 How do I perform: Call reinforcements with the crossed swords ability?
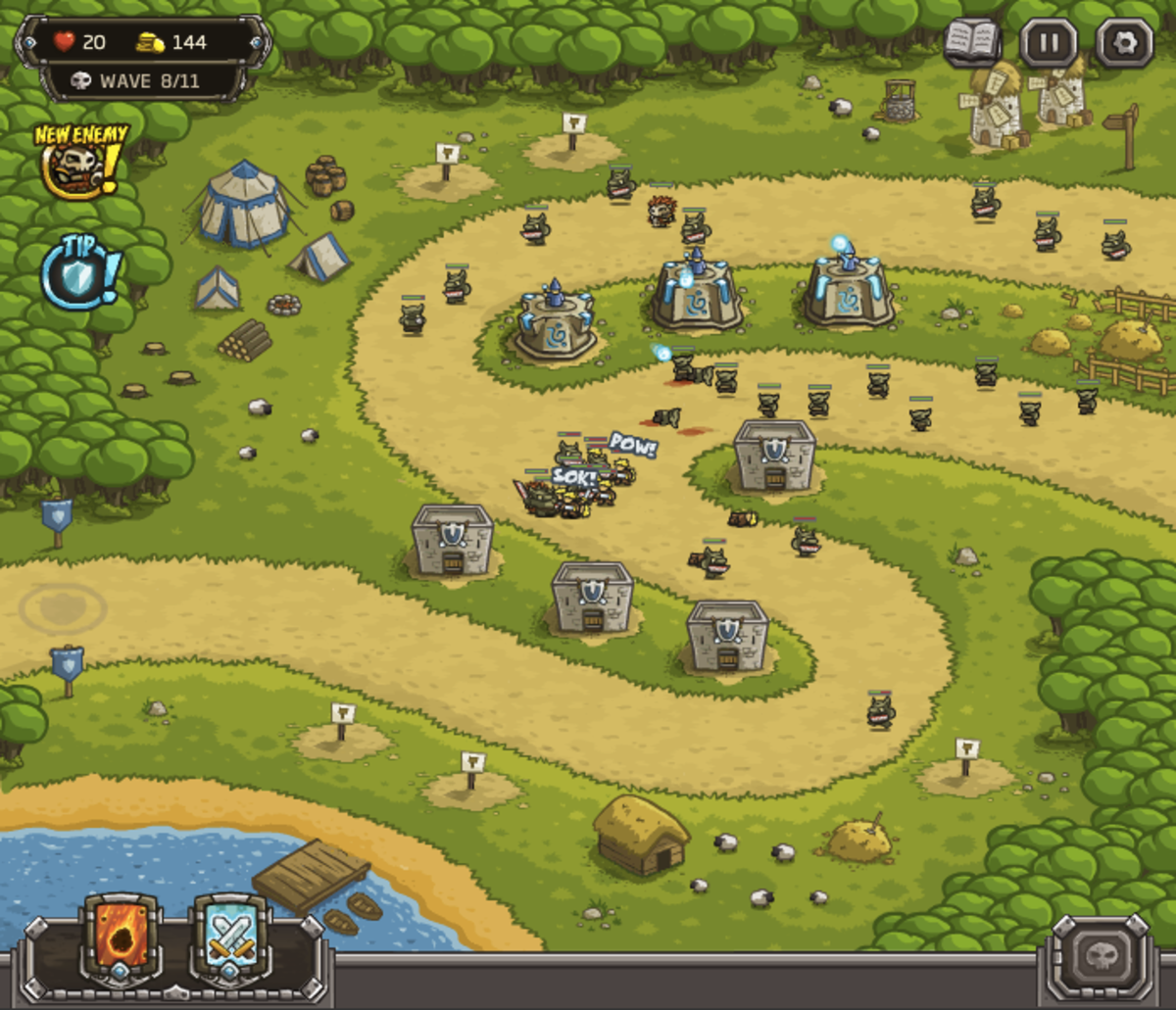[231, 938]
